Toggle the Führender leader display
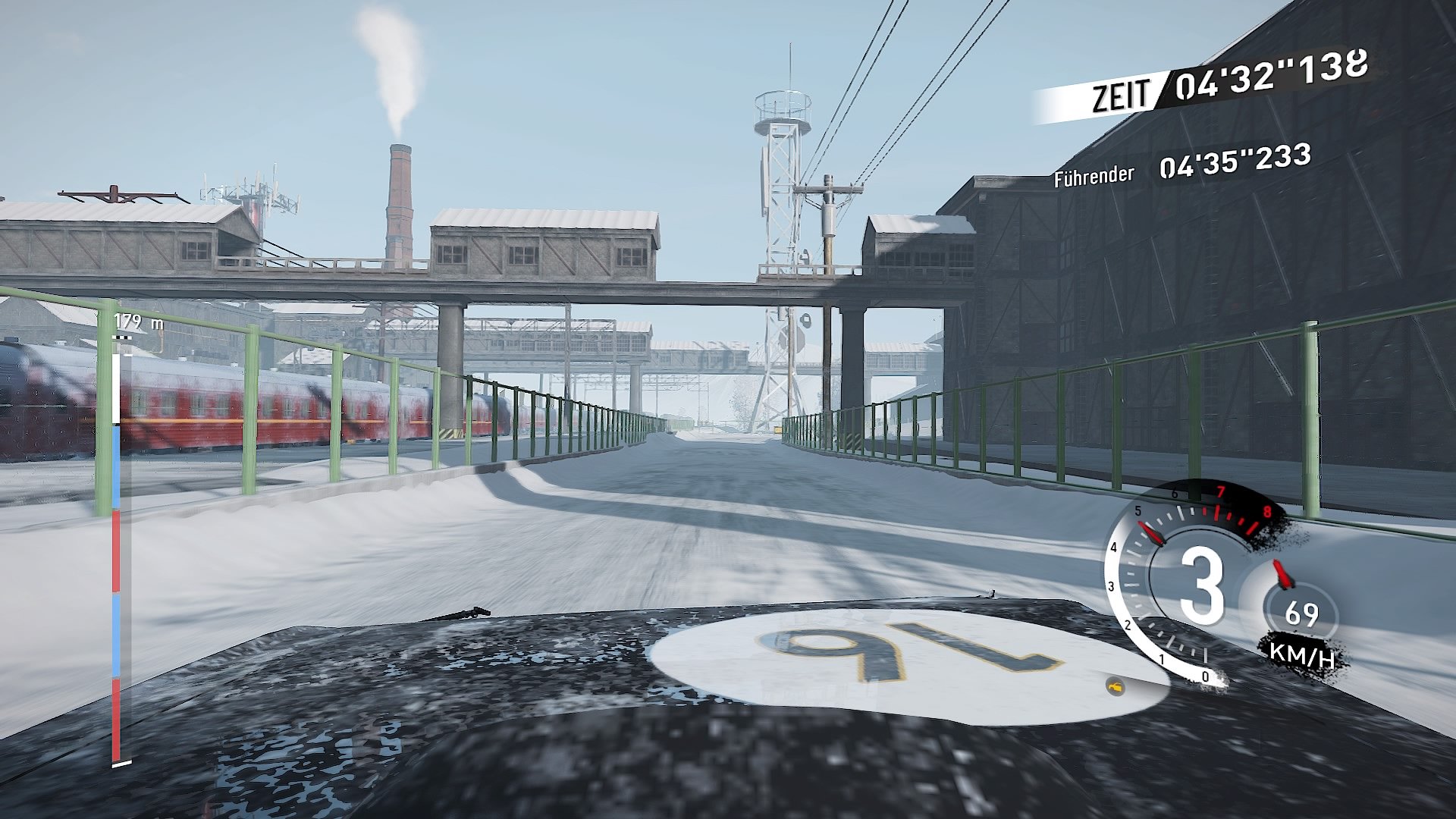Image resolution: width=1456 pixels, height=819 pixels. (x=1095, y=176)
